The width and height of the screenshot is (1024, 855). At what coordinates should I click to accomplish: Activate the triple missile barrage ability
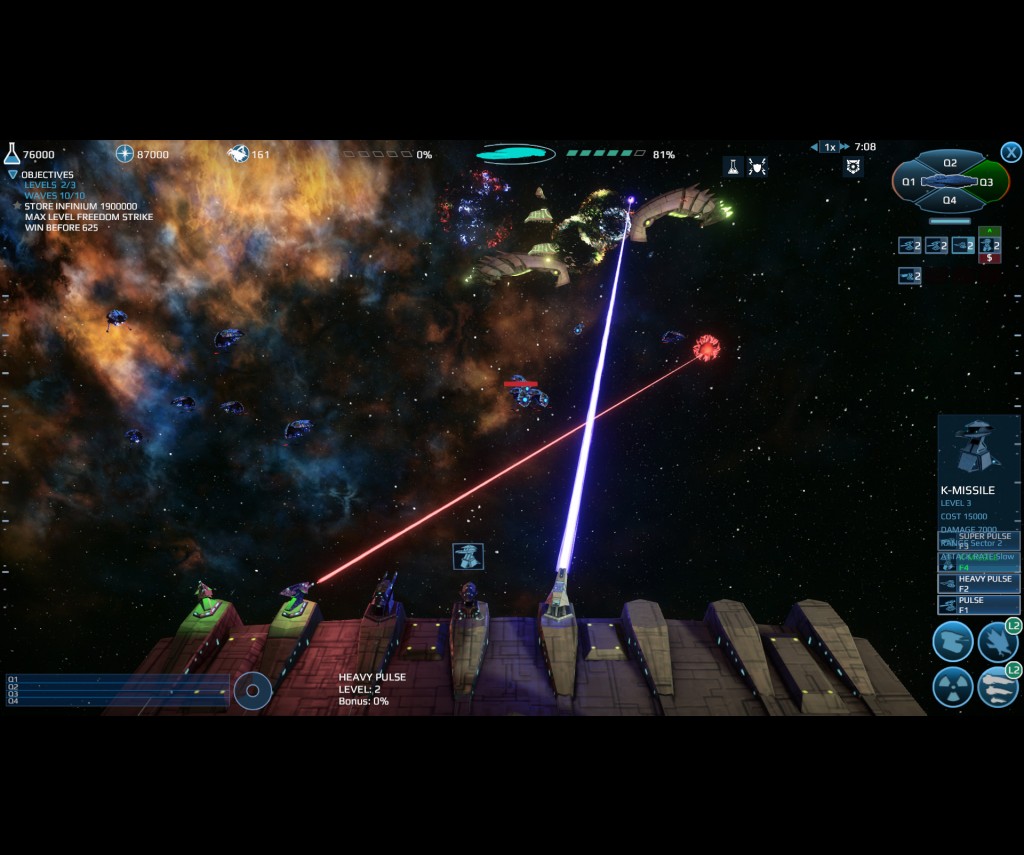[996, 687]
